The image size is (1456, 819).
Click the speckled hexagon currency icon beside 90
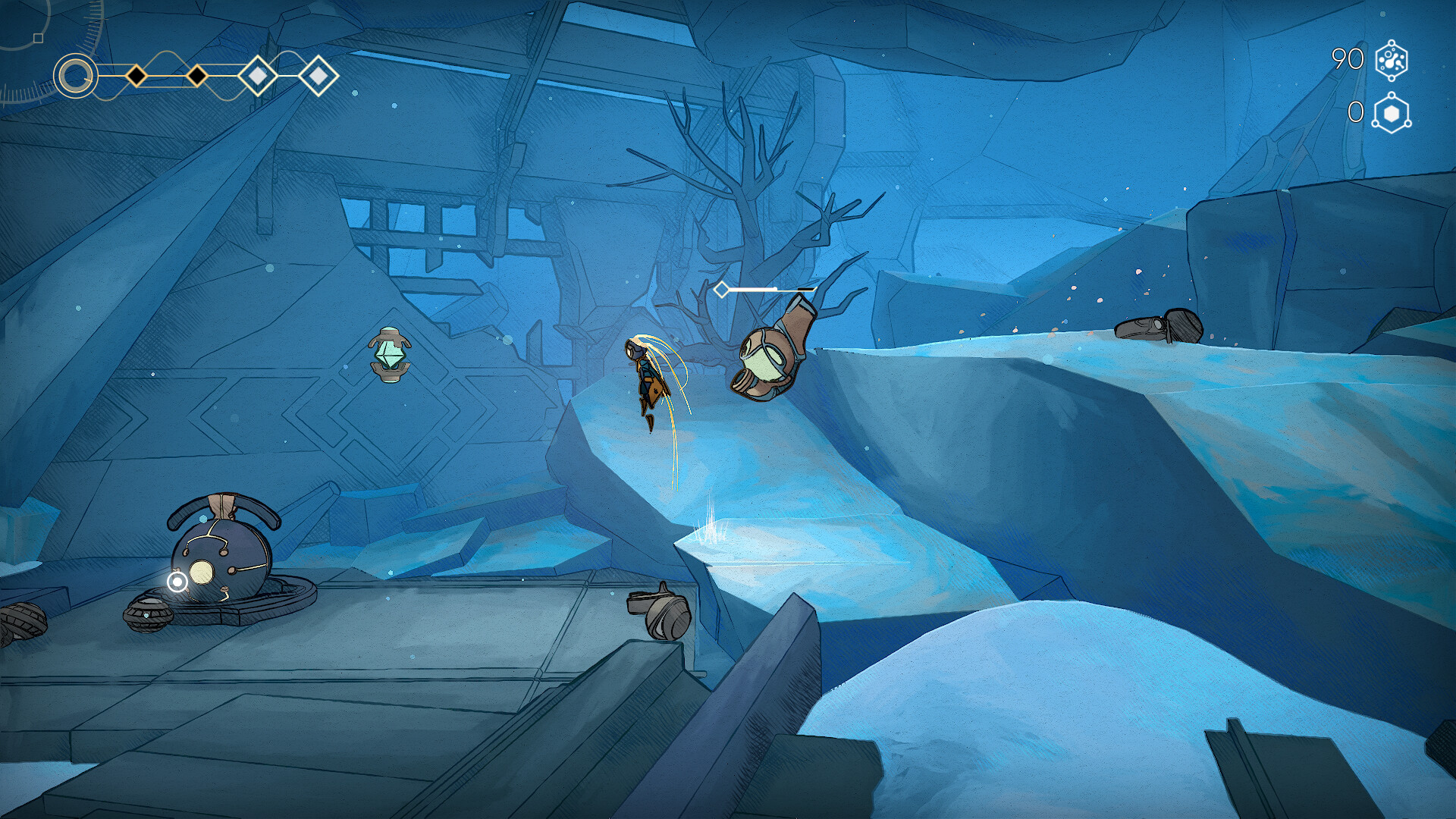pos(1392,61)
